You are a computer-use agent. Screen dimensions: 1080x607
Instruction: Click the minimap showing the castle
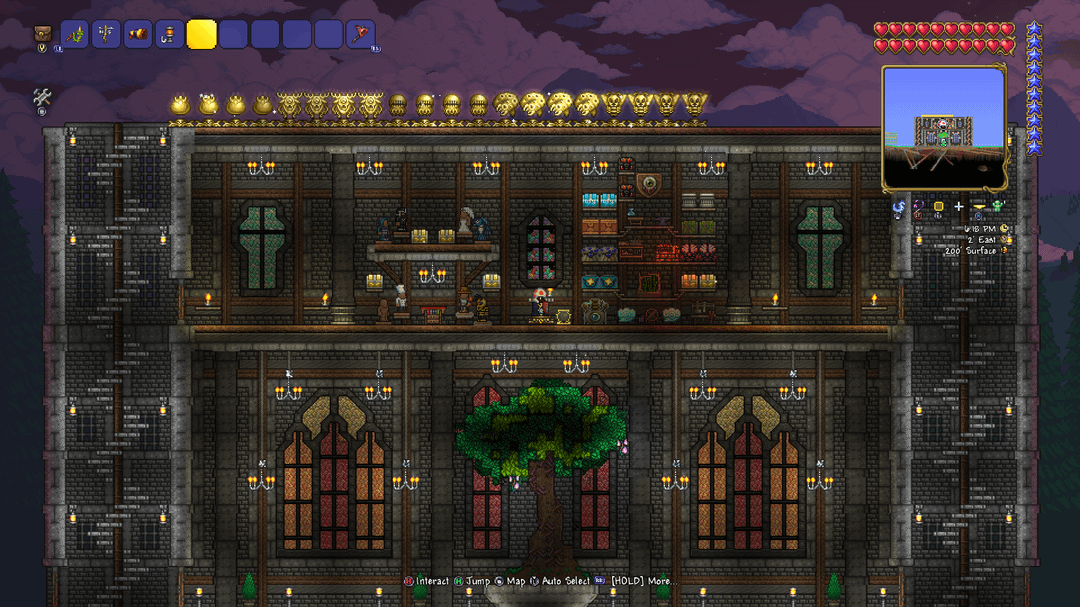click(943, 128)
